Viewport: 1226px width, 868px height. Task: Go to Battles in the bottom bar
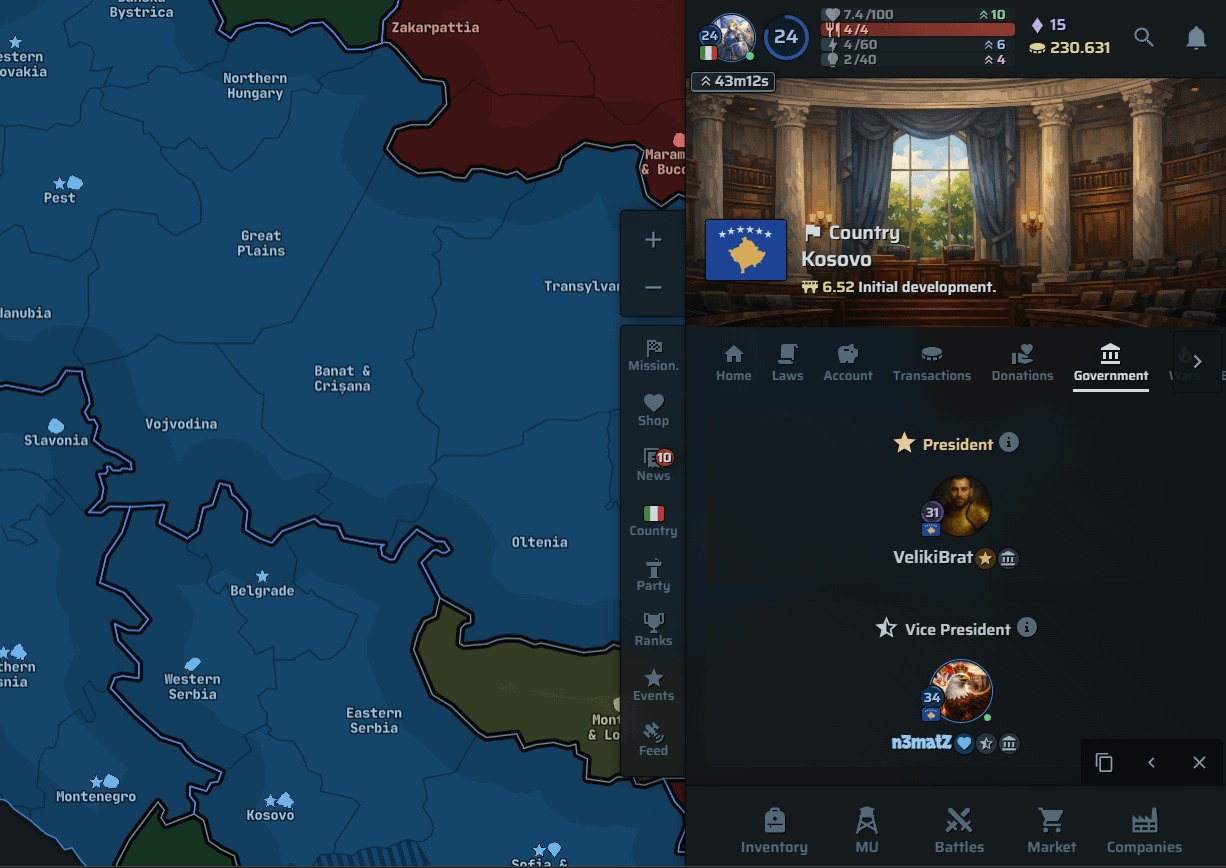tap(959, 831)
